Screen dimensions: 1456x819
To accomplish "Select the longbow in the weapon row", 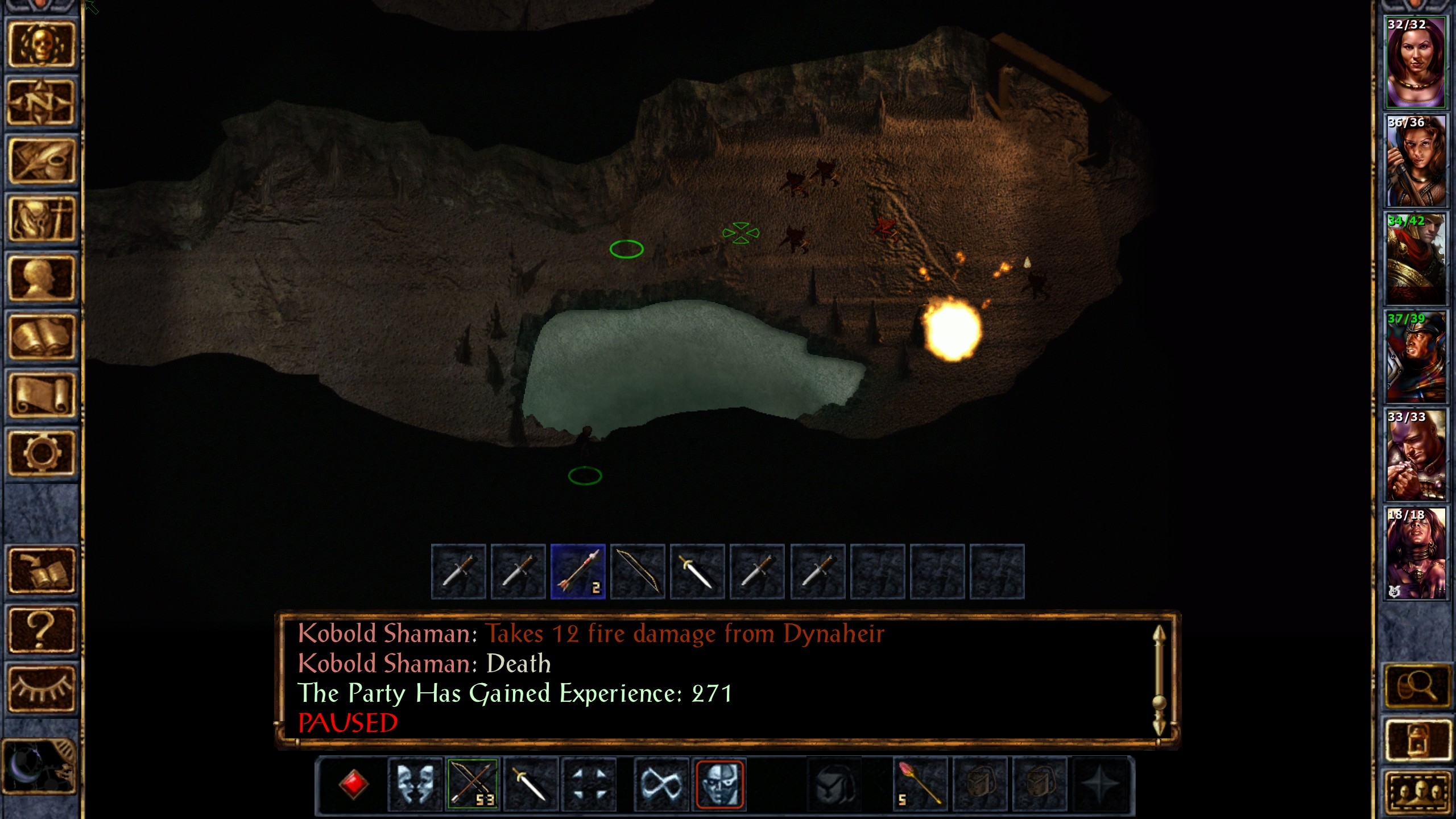I will (x=638, y=572).
